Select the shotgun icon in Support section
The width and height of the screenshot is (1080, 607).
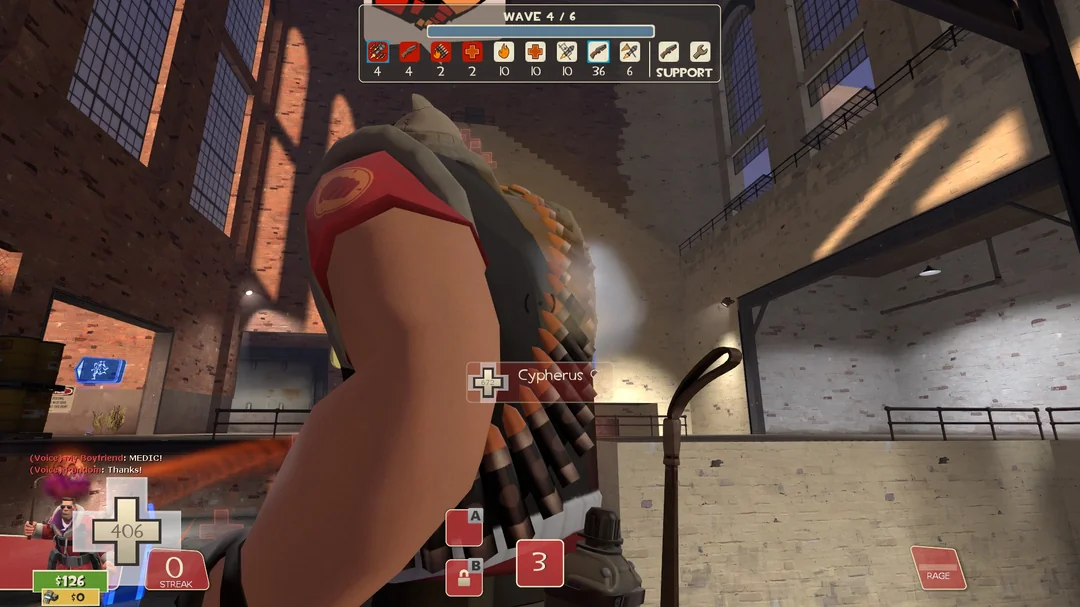668,51
